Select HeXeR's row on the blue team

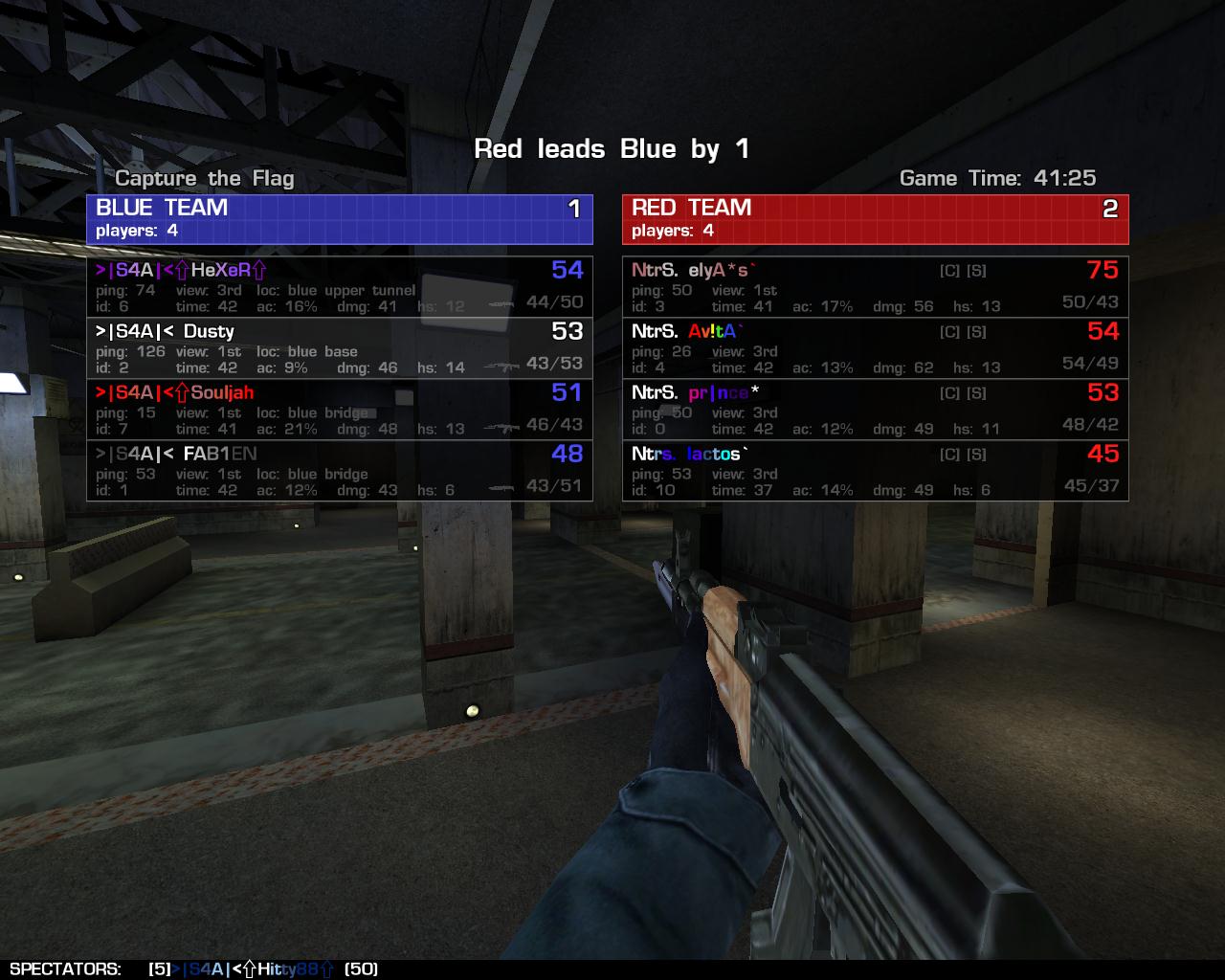[339, 286]
